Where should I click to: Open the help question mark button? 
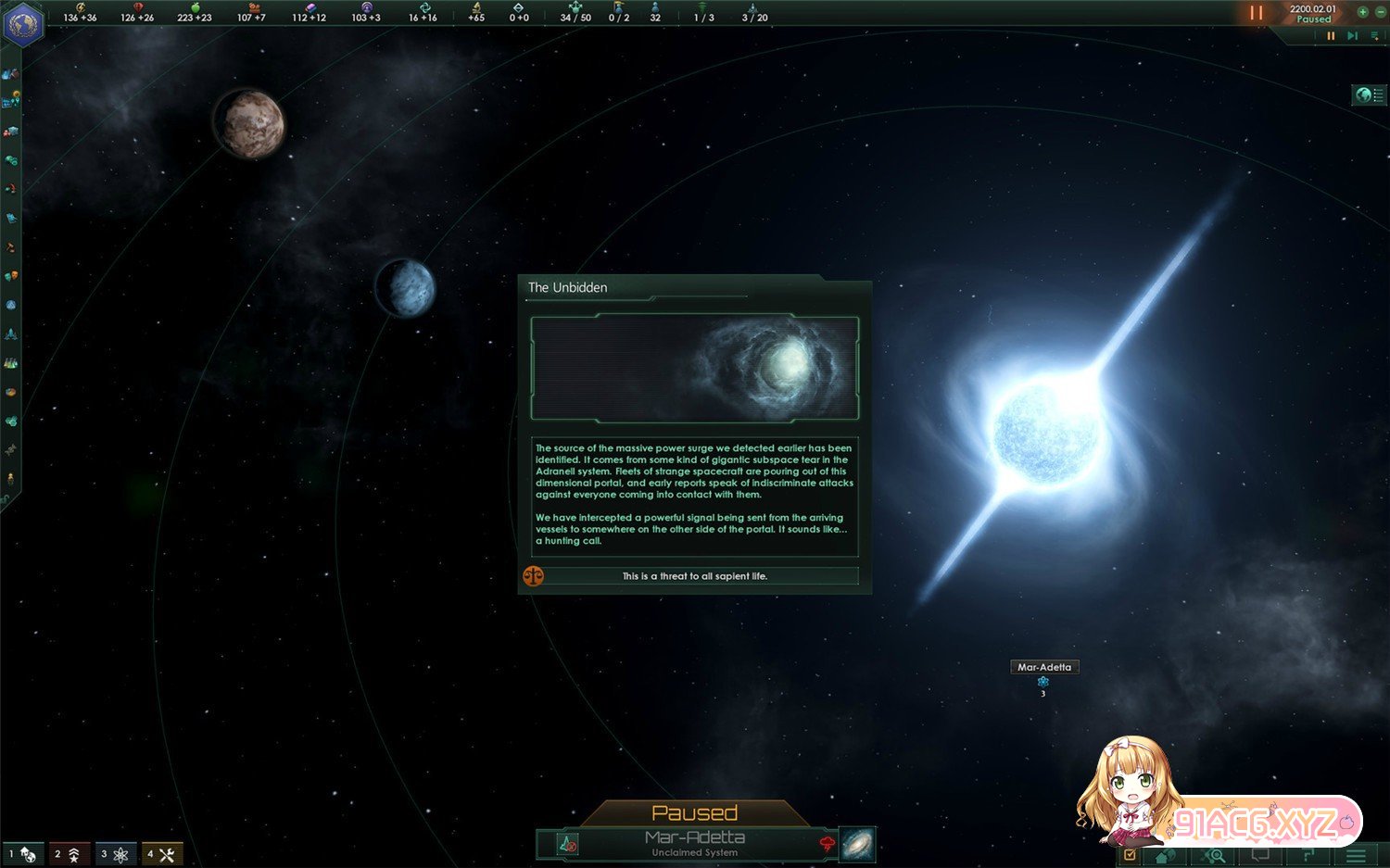pyautogui.click(x=1308, y=856)
